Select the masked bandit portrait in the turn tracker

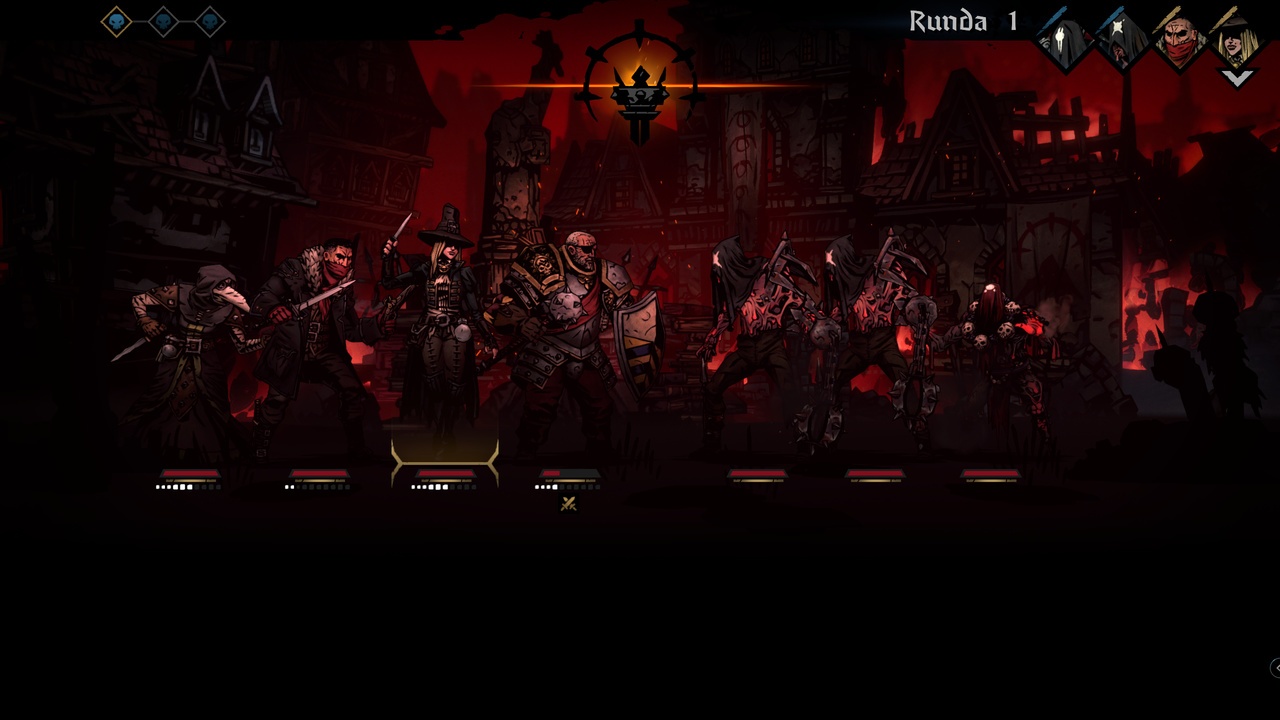click(x=1180, y=40)
